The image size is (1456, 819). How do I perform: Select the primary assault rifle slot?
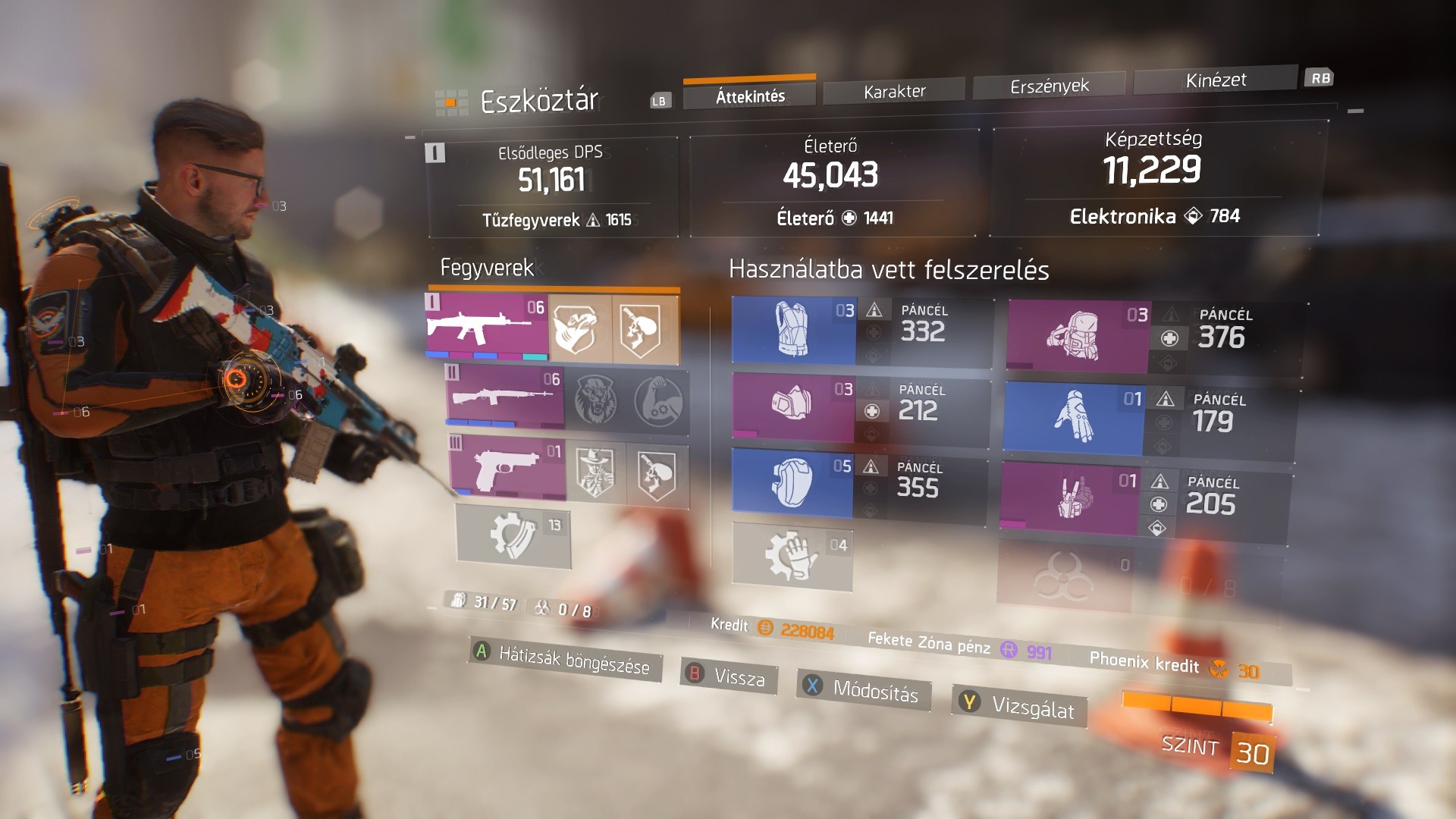pyautogui.click(x=487, y=326)
